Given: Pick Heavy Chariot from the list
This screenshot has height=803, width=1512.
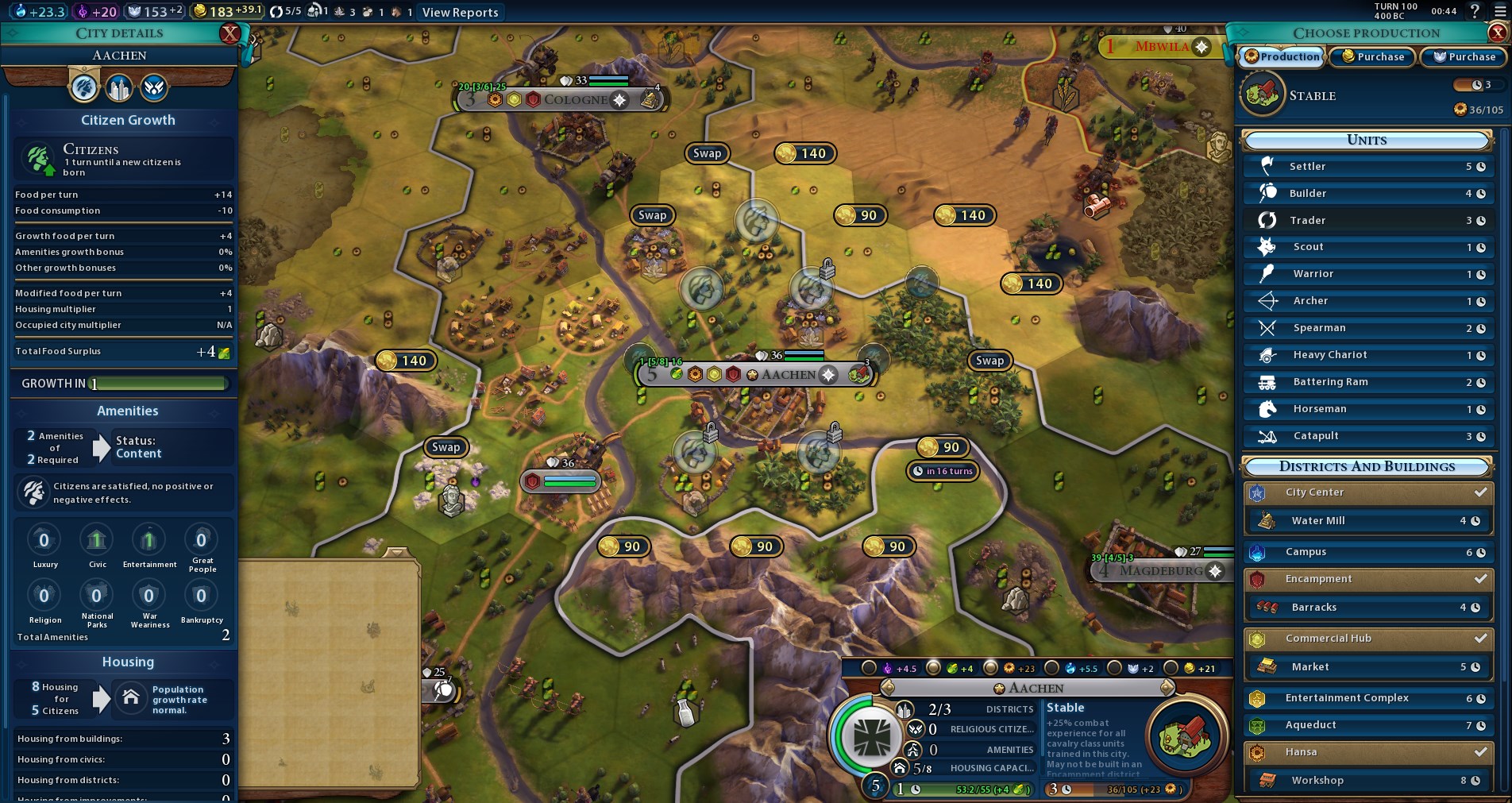Looking at the screenshot, I should (x=1367, y=355).
